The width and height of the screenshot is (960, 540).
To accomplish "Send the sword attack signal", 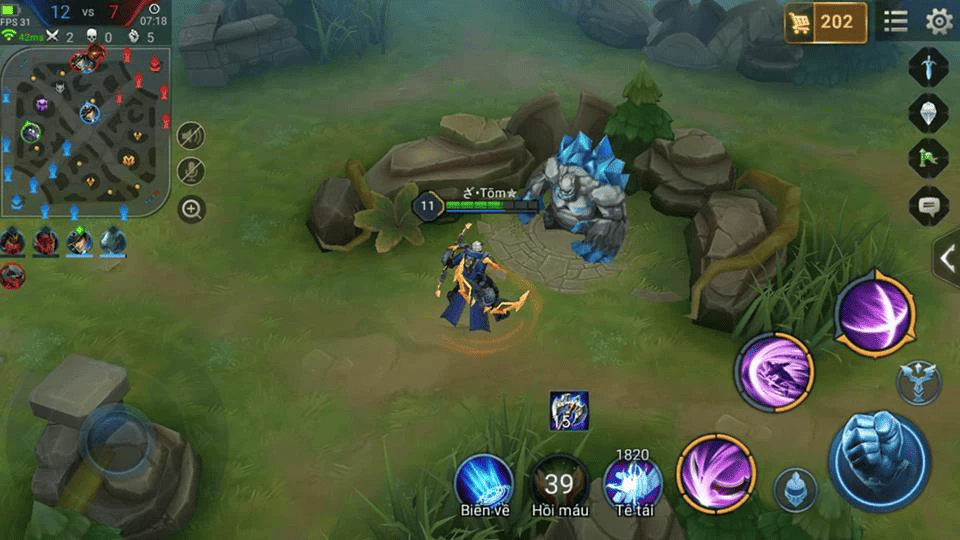I will [927, 67].
